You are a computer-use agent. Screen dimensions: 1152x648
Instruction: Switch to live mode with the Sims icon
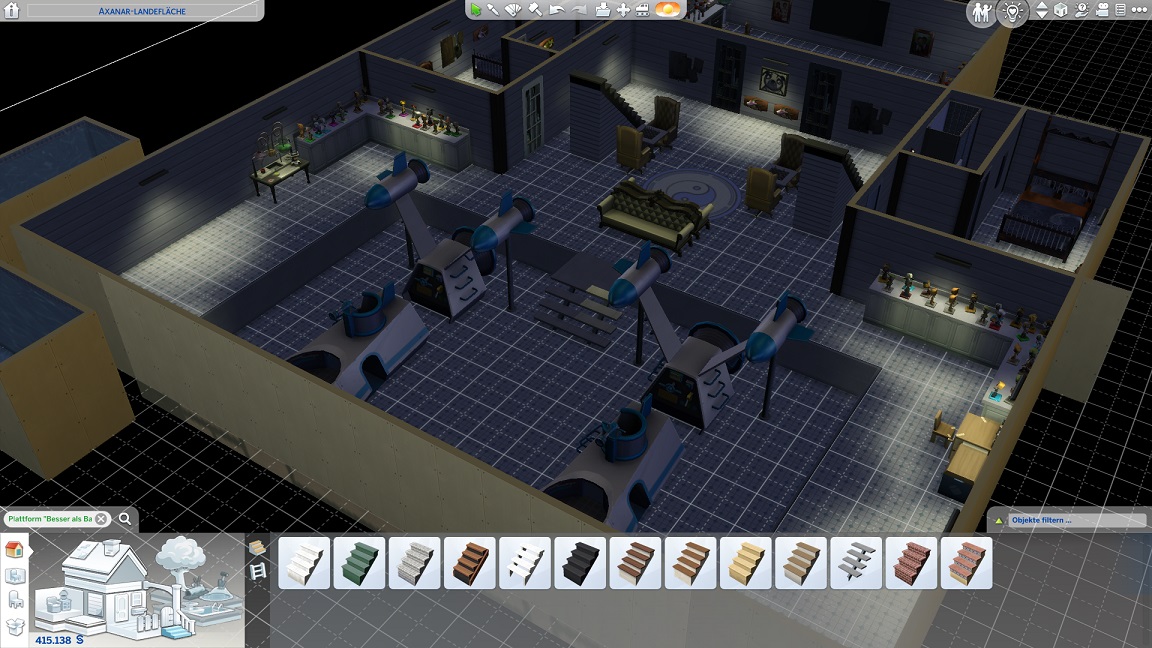pyautogui.click(x=980, y=12)
